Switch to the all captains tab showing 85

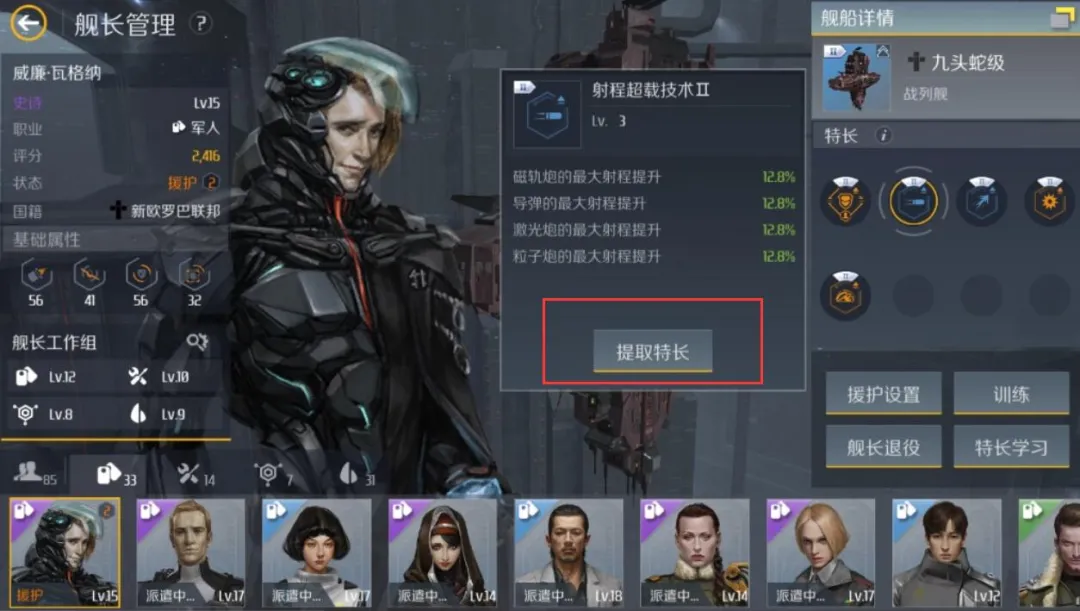click(36, 474)
